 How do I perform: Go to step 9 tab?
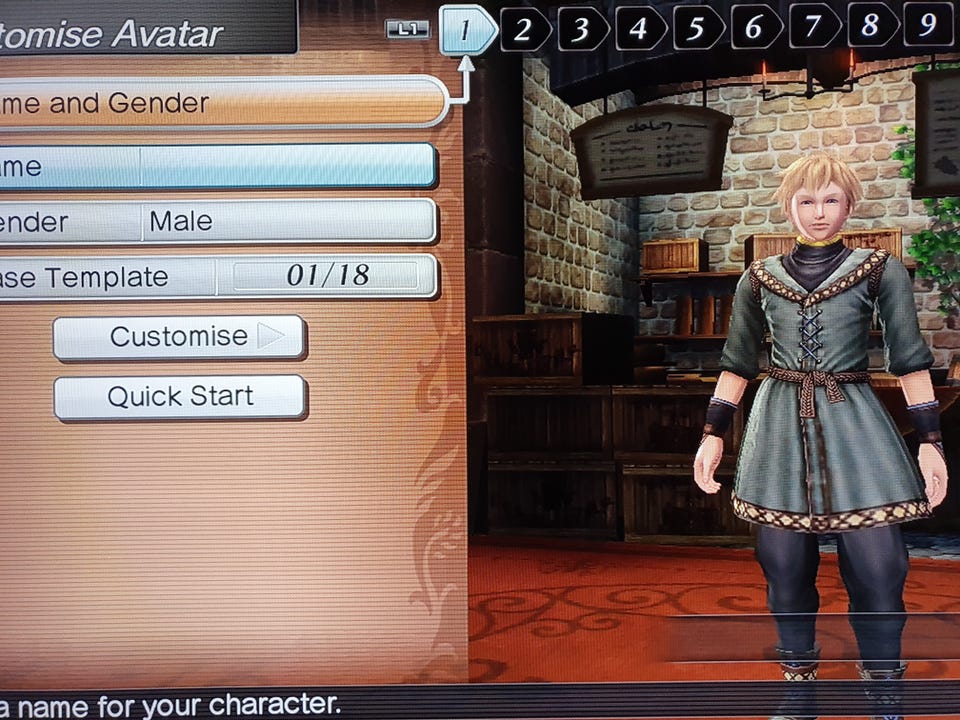928,29
